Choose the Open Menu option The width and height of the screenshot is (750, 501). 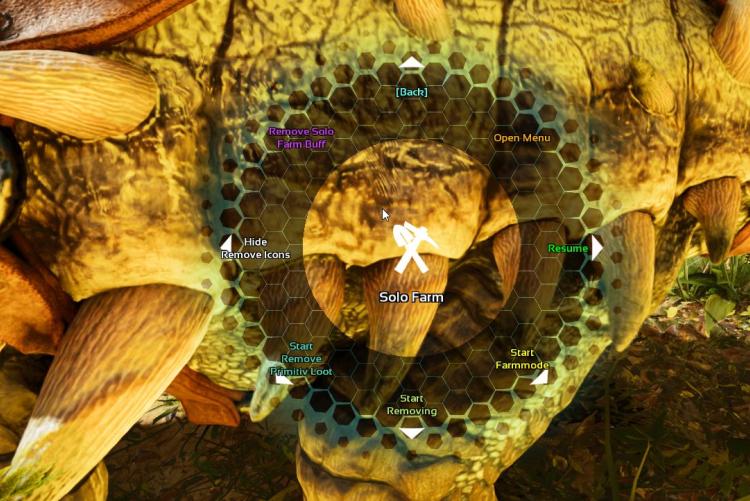tap(522, 137)
